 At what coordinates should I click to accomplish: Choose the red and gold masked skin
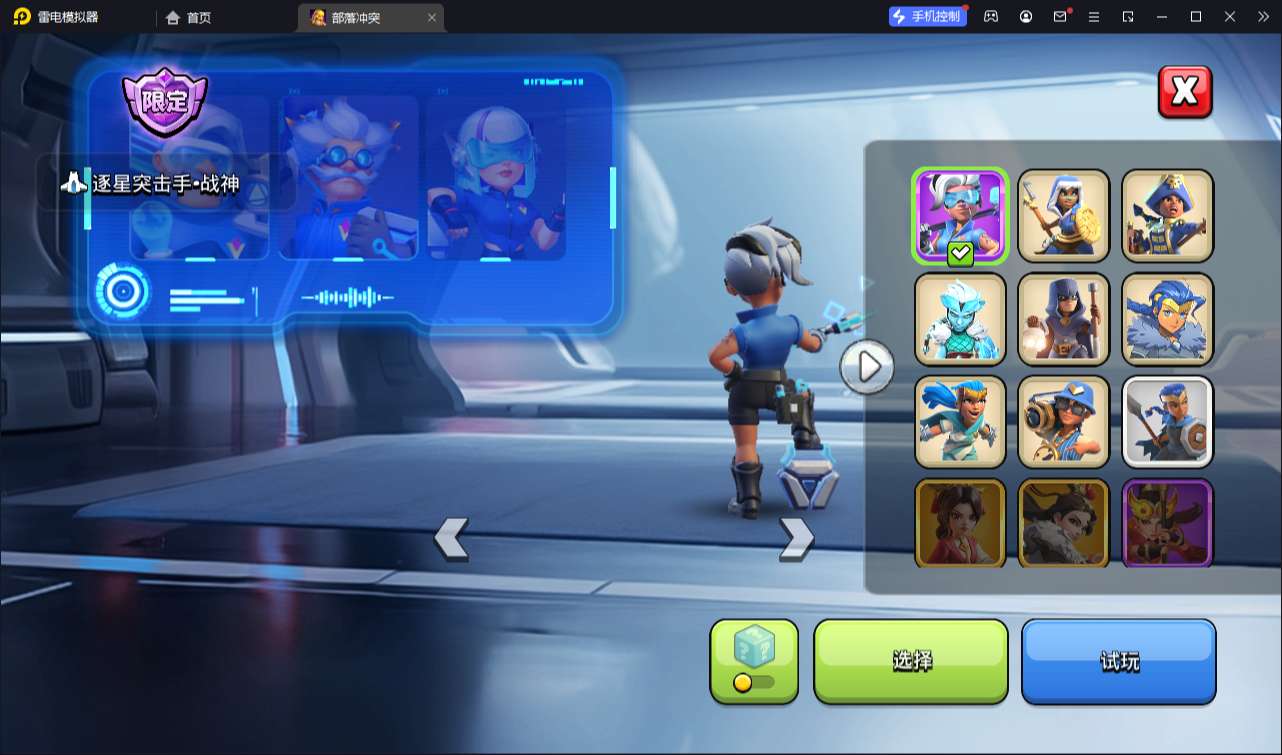[x=1167, y=523]
